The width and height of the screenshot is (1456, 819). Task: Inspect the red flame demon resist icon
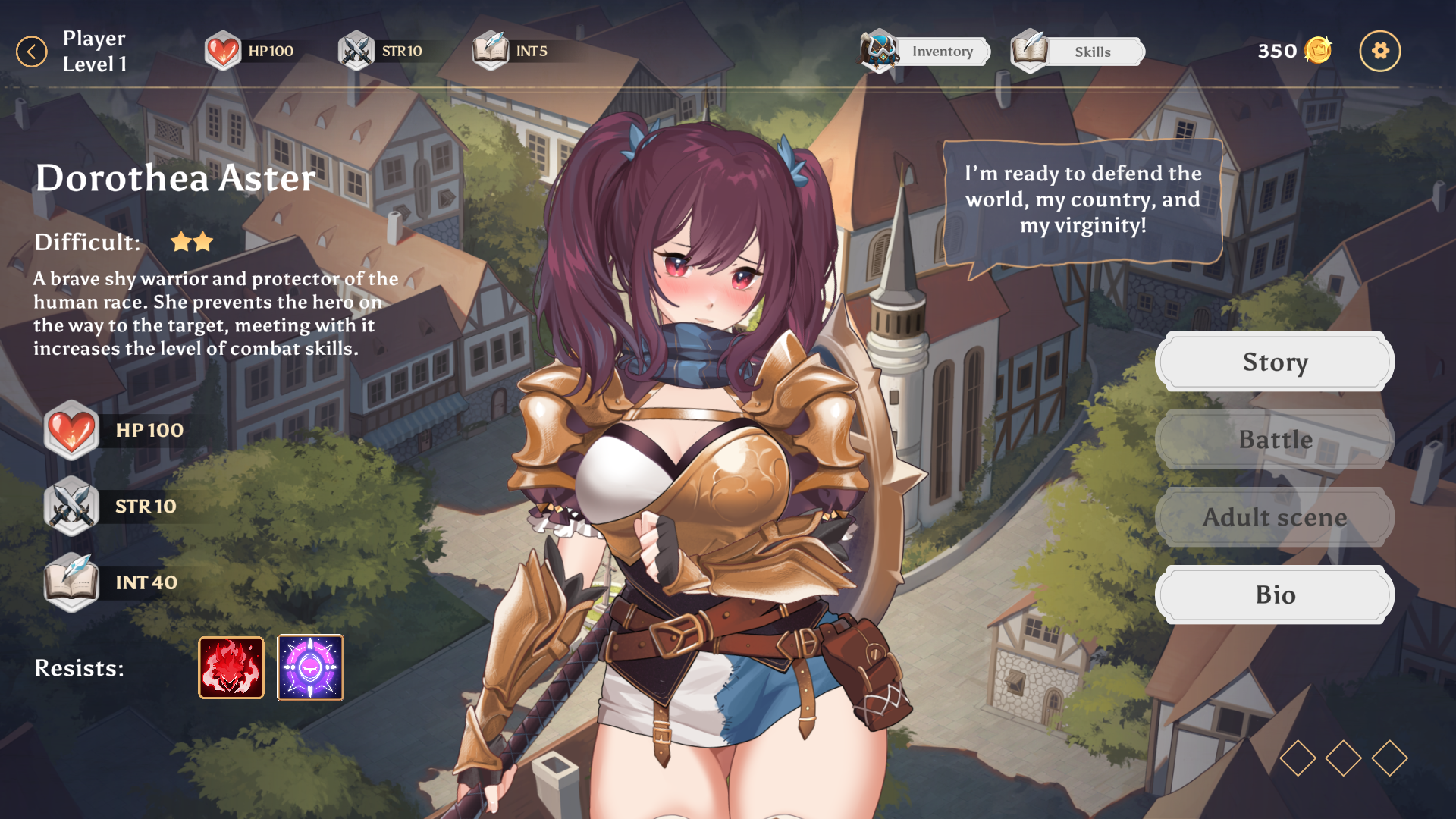click(231, 668)
